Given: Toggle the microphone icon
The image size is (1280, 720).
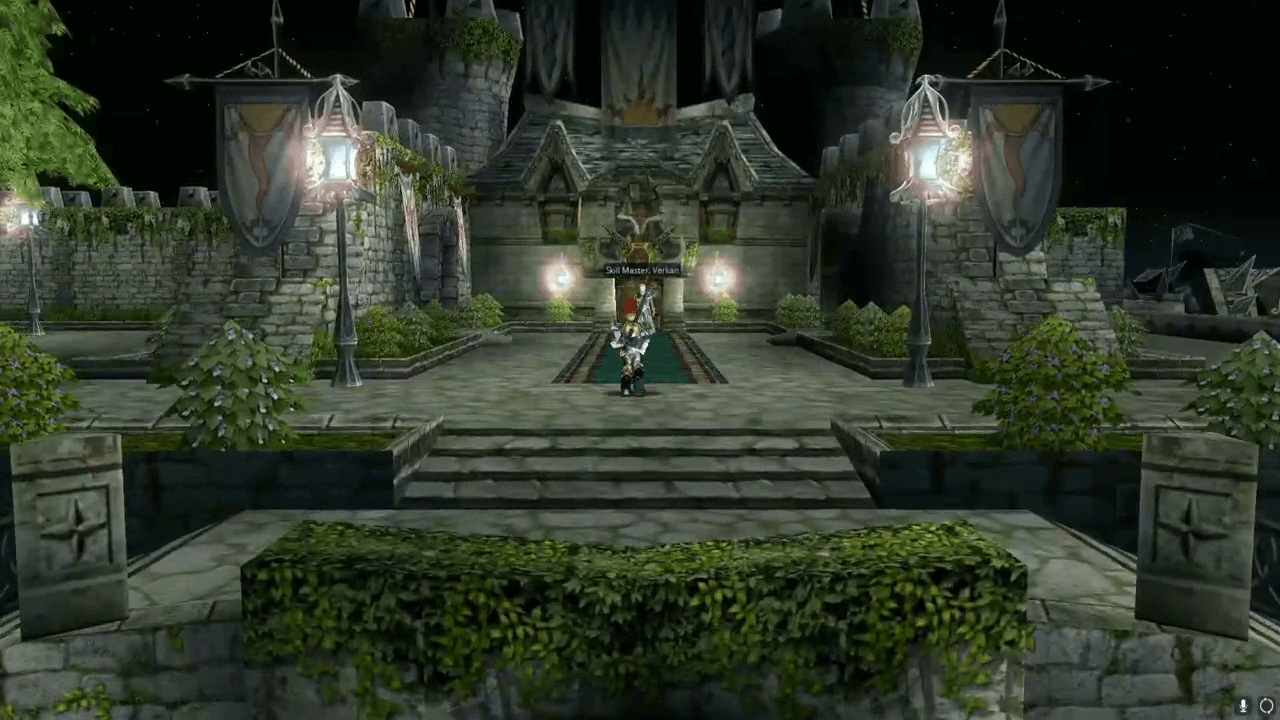Looking at the screenshot, I should [x=1243, y=706].
